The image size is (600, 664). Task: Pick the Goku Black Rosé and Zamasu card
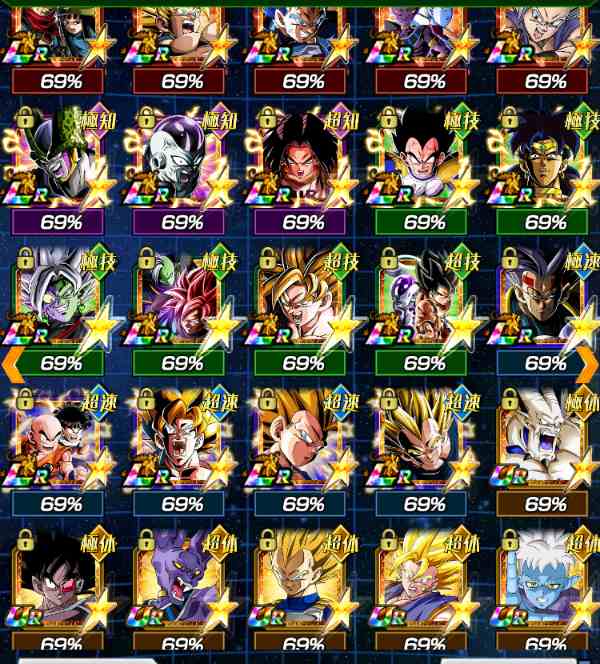(182, 300)
